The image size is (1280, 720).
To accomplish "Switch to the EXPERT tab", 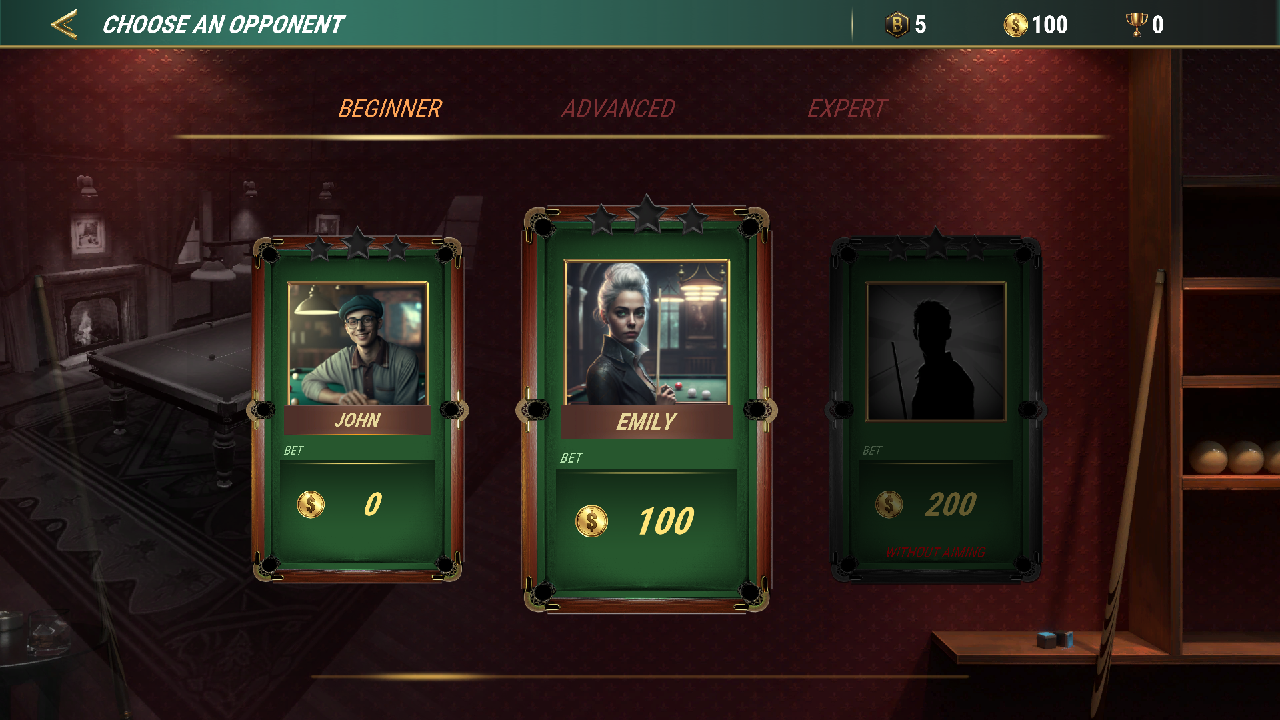I will [x=848, y=108].
